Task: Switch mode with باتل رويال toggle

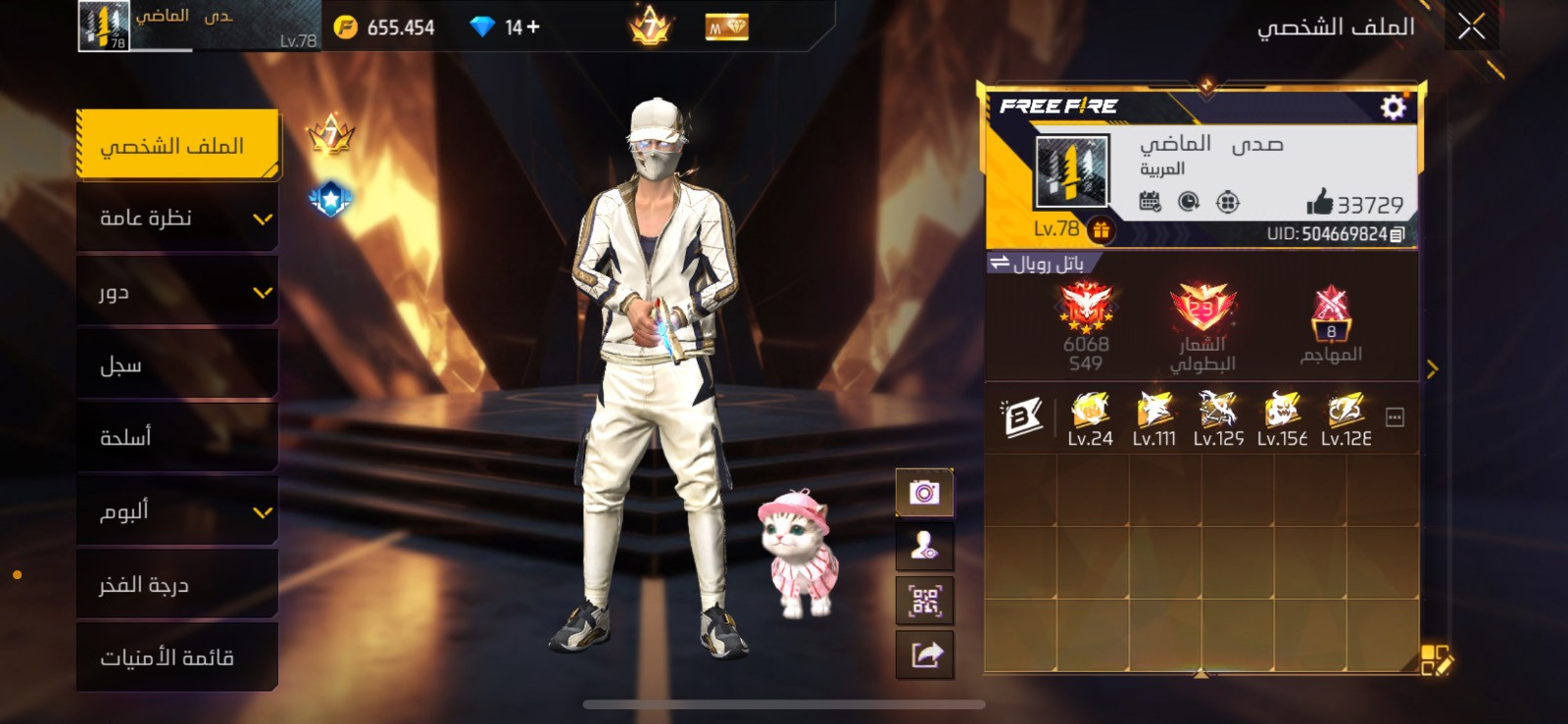Action: coord(1041,264)
